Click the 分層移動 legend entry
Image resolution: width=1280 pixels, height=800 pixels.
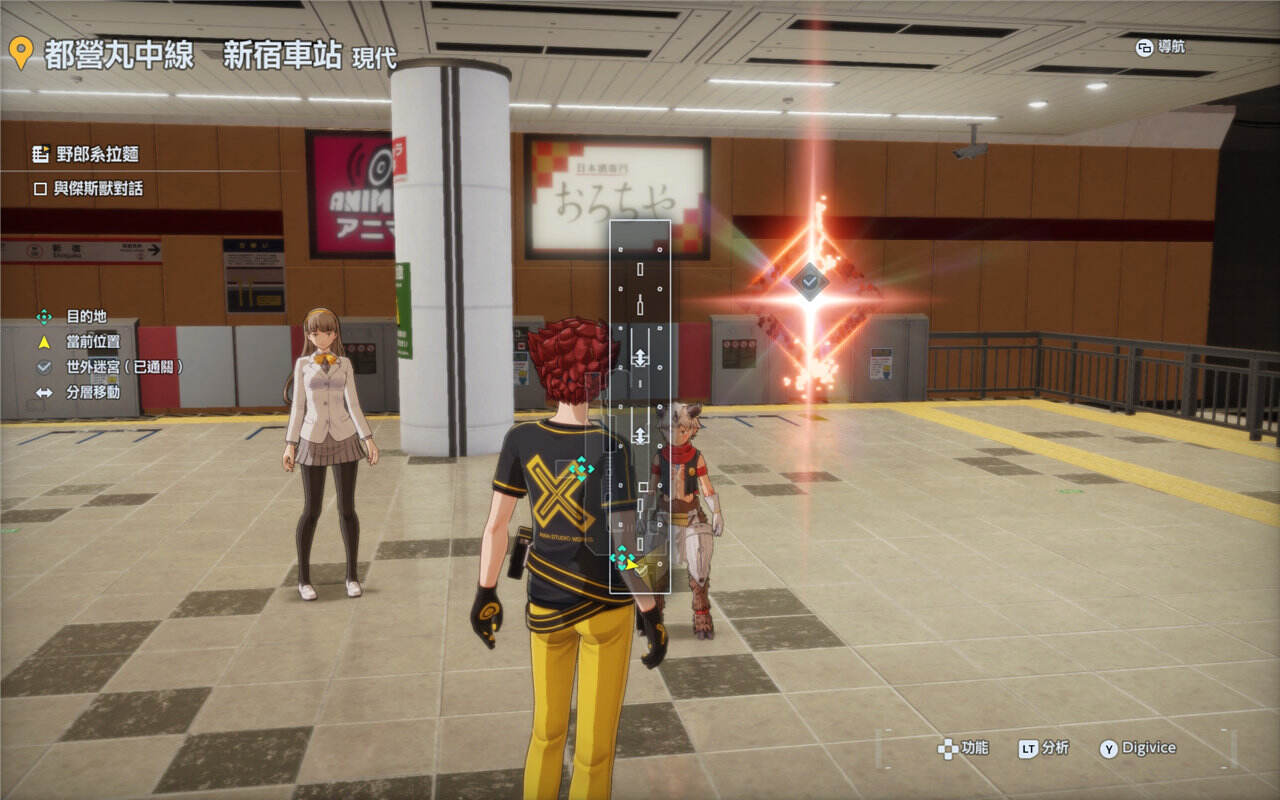[81, 392]
